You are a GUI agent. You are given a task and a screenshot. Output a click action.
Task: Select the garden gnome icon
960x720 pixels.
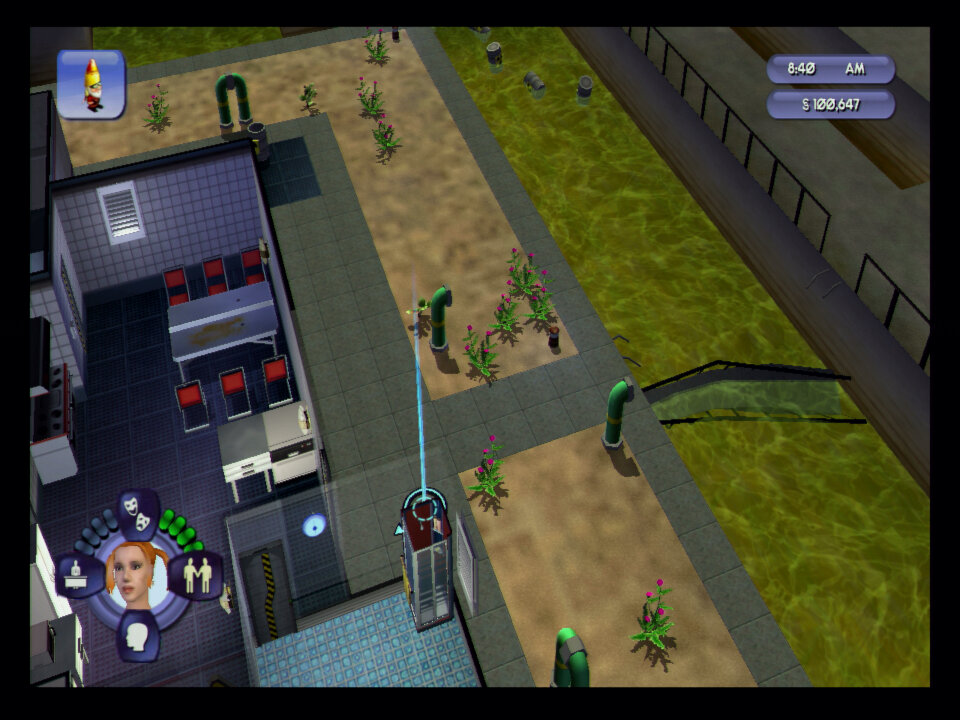click(91, 84)
